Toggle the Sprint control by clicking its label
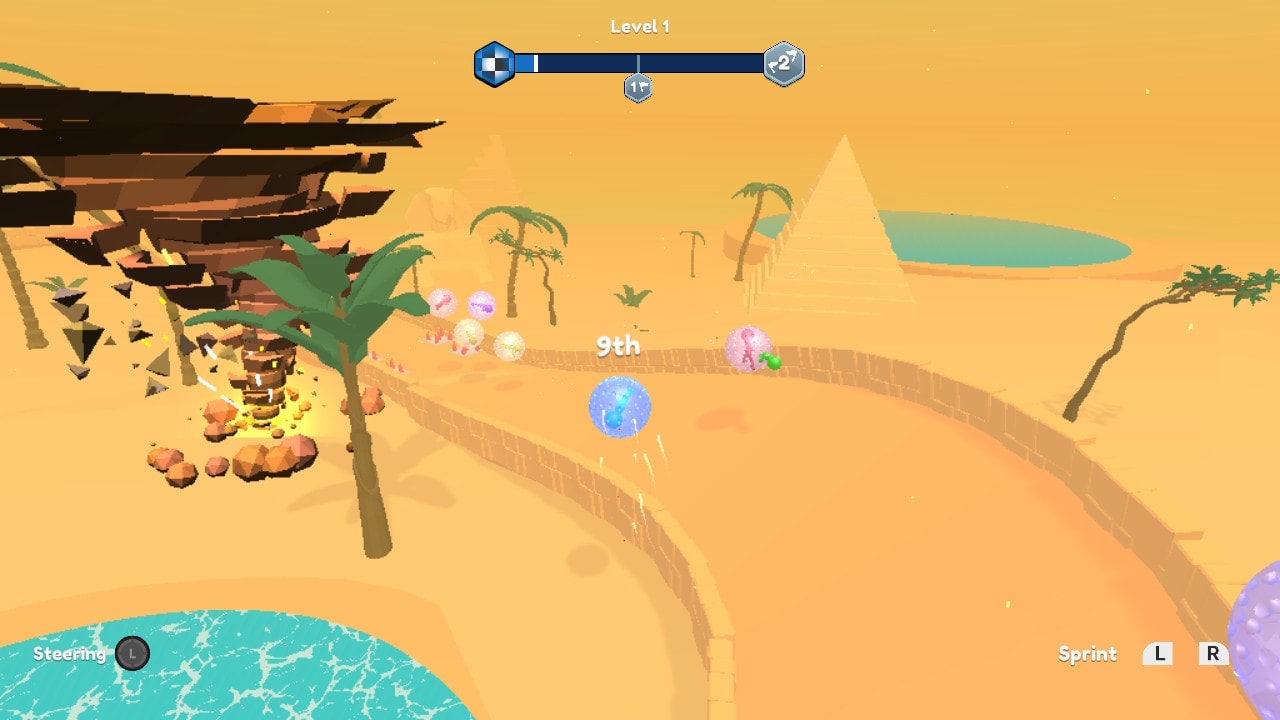The image size is (1280, 720). (x=1087, y=654)
